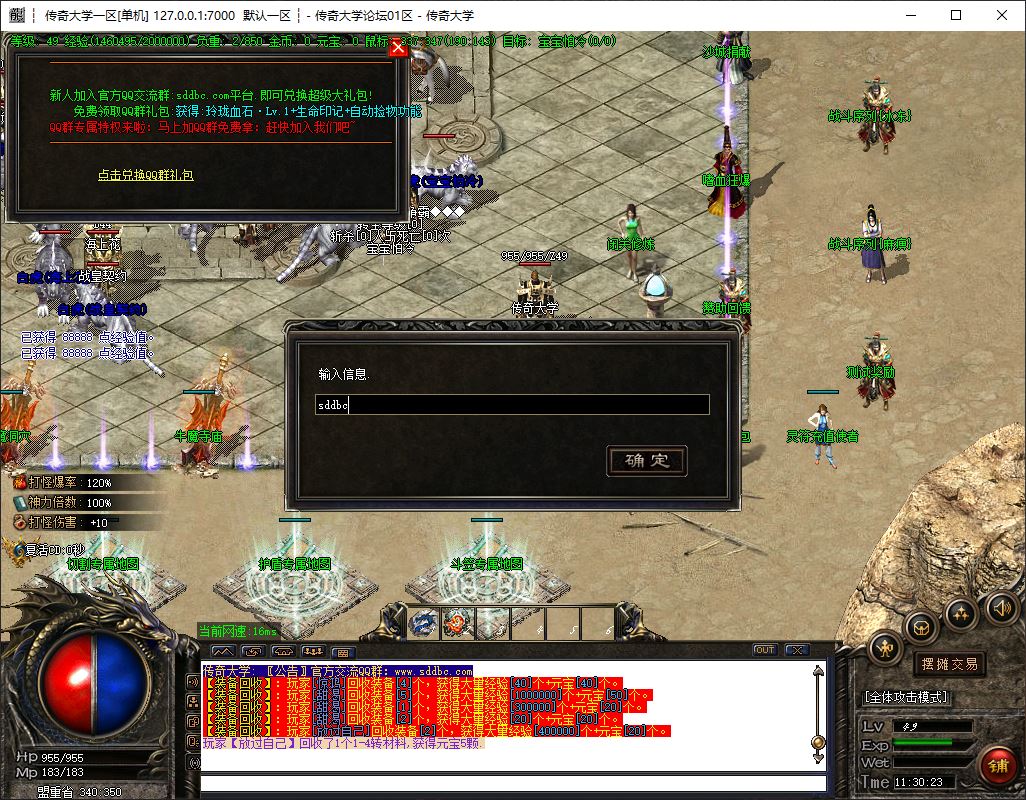Open the character sheet warrior icon
1026x800 pixels.
coord(885,648)
